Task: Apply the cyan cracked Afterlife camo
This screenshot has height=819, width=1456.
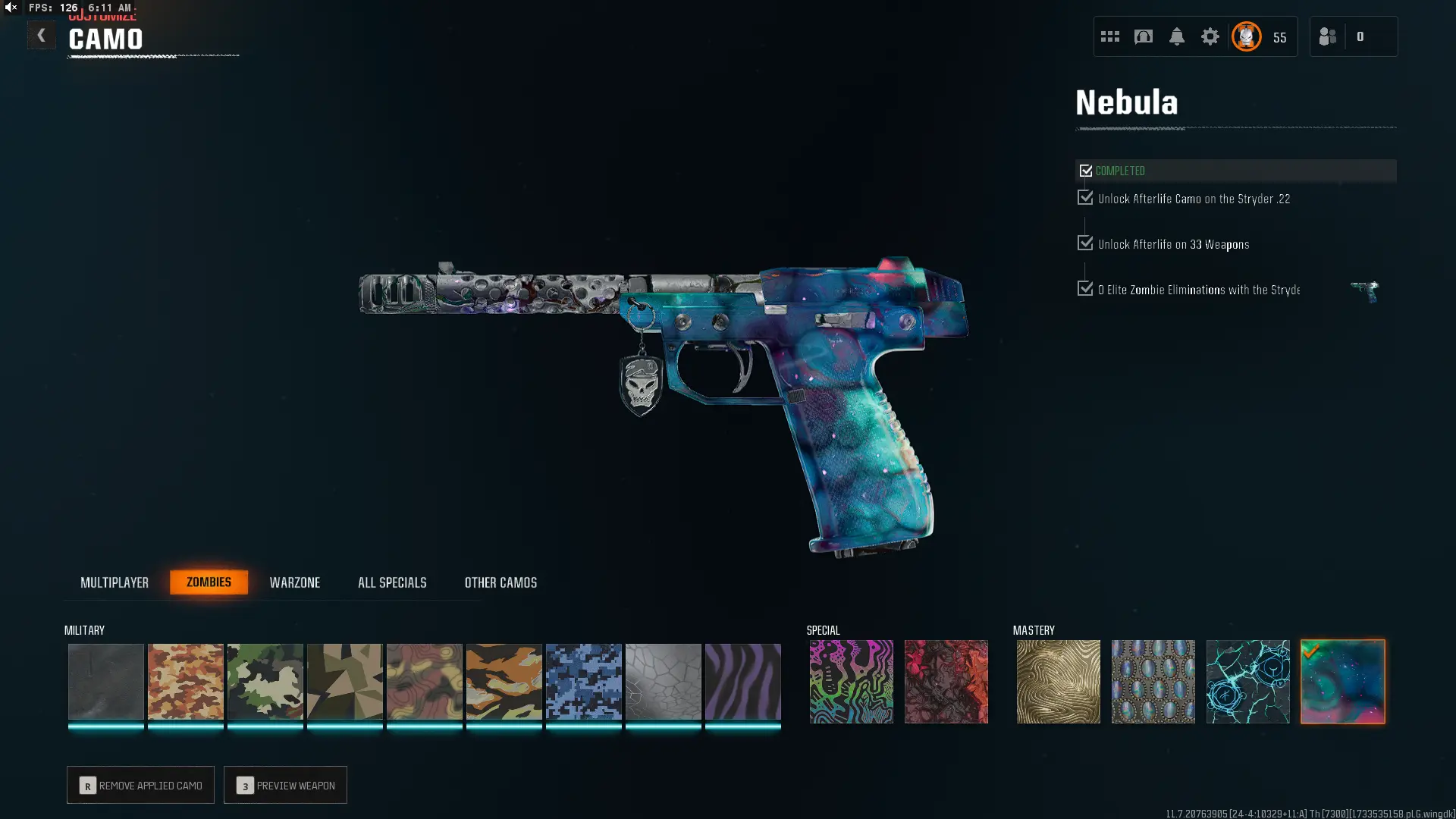Action: click(x=1247, y=681)
